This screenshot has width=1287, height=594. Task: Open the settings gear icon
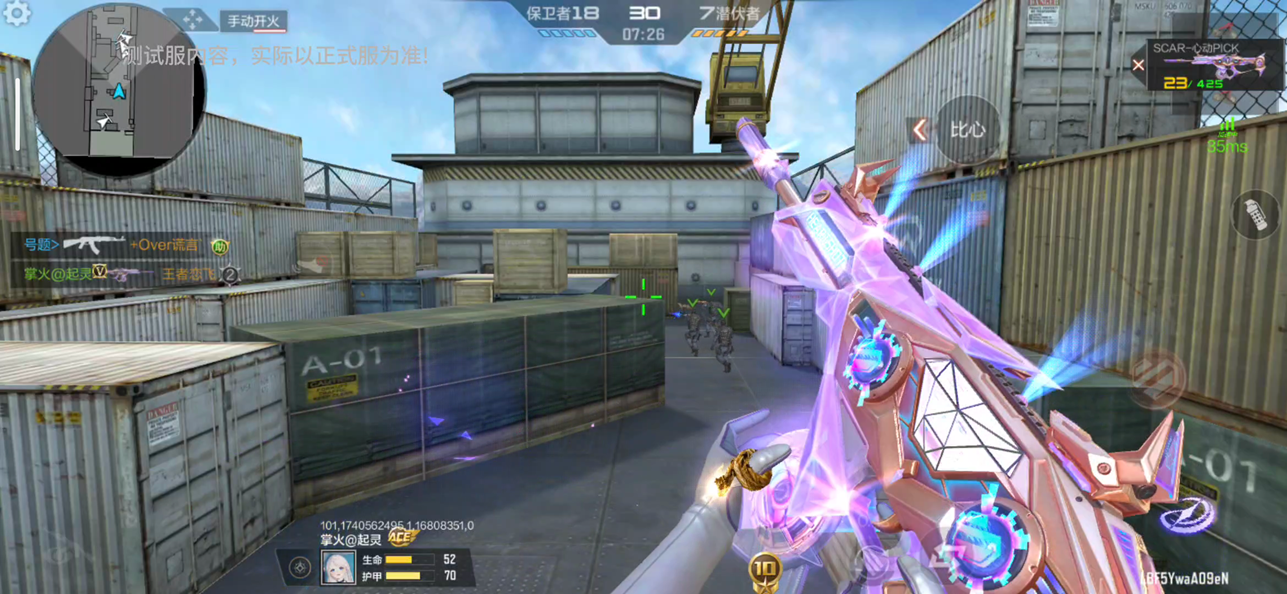tap(17, 13)
